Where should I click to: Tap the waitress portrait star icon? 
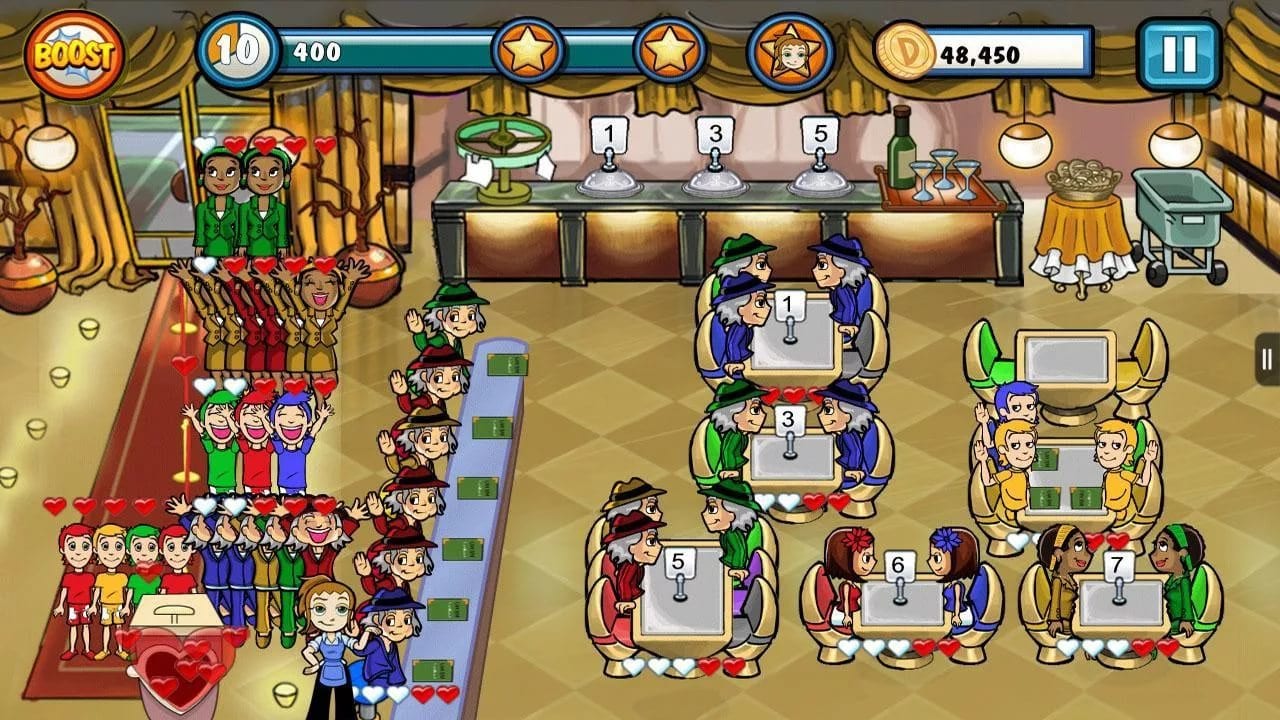coord(790,53)
